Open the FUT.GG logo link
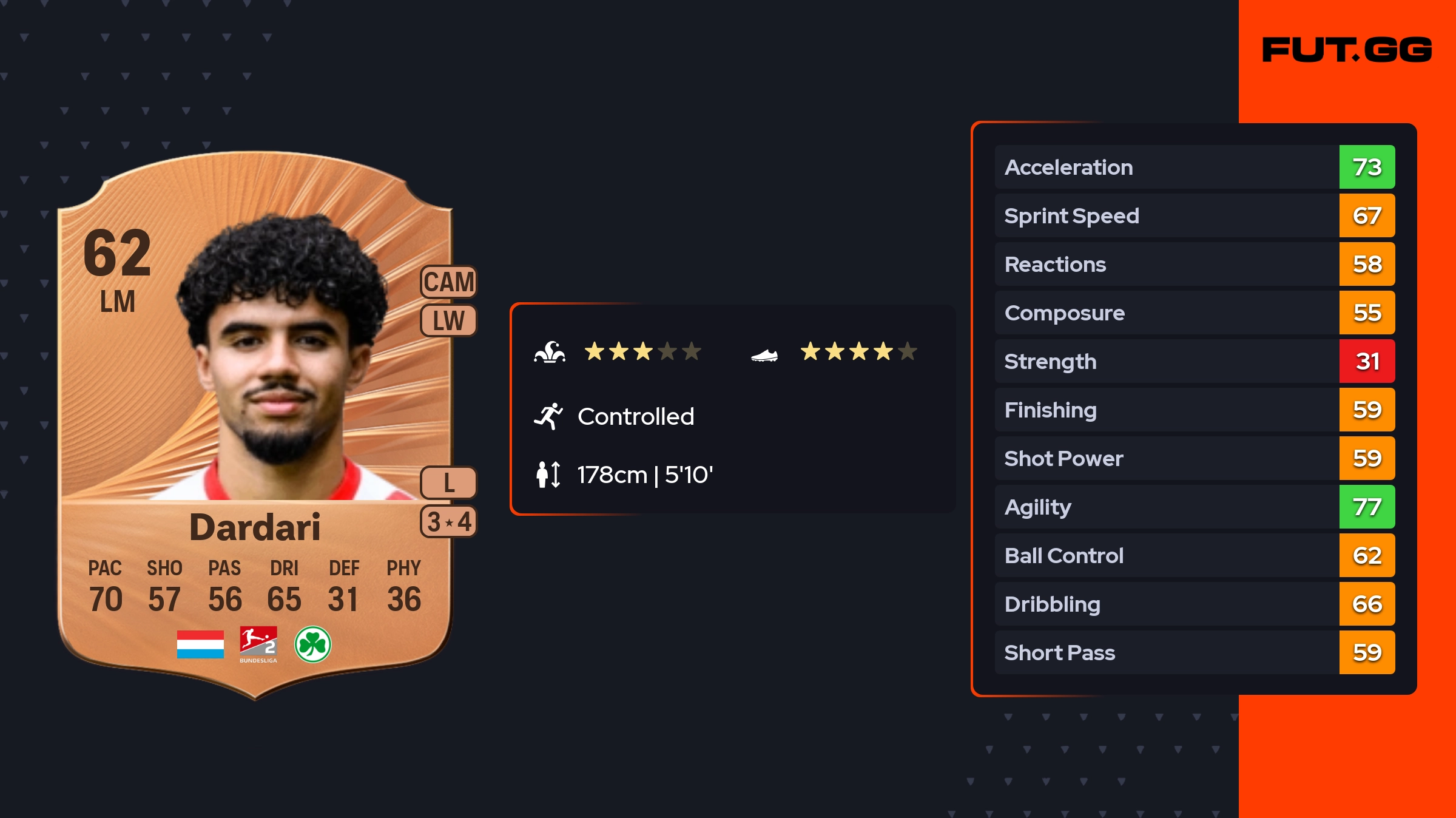1456x818 pixels. click(1347, 50)
